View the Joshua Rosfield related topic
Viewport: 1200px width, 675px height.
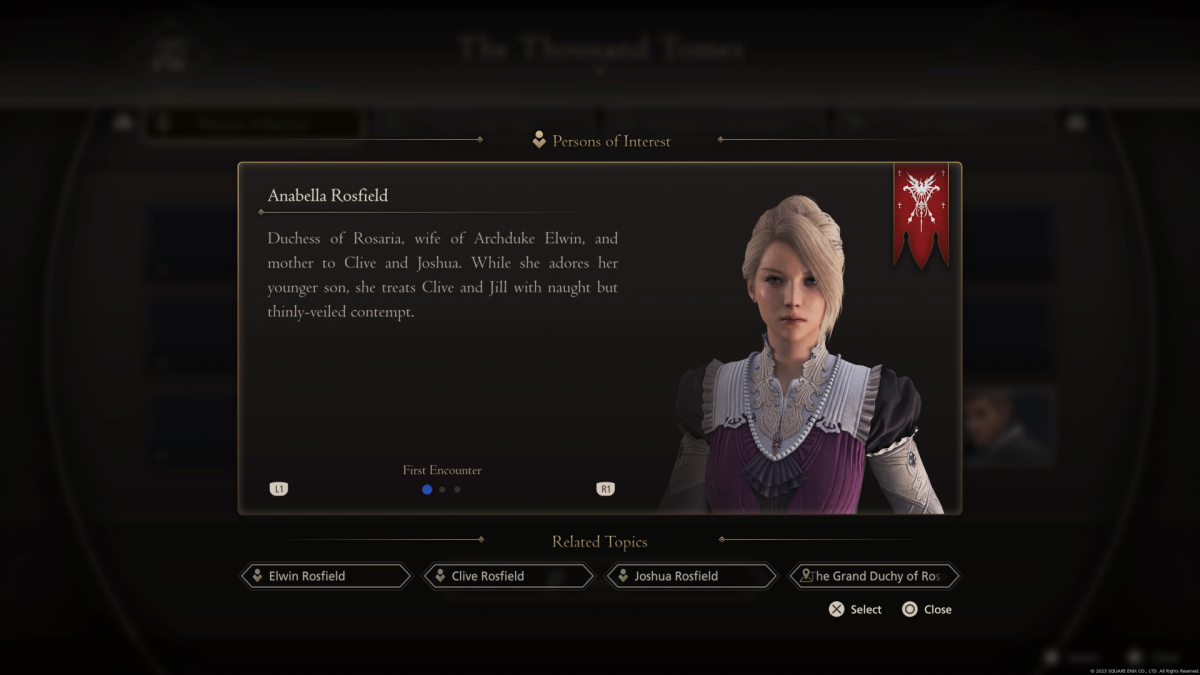(691, 576)
